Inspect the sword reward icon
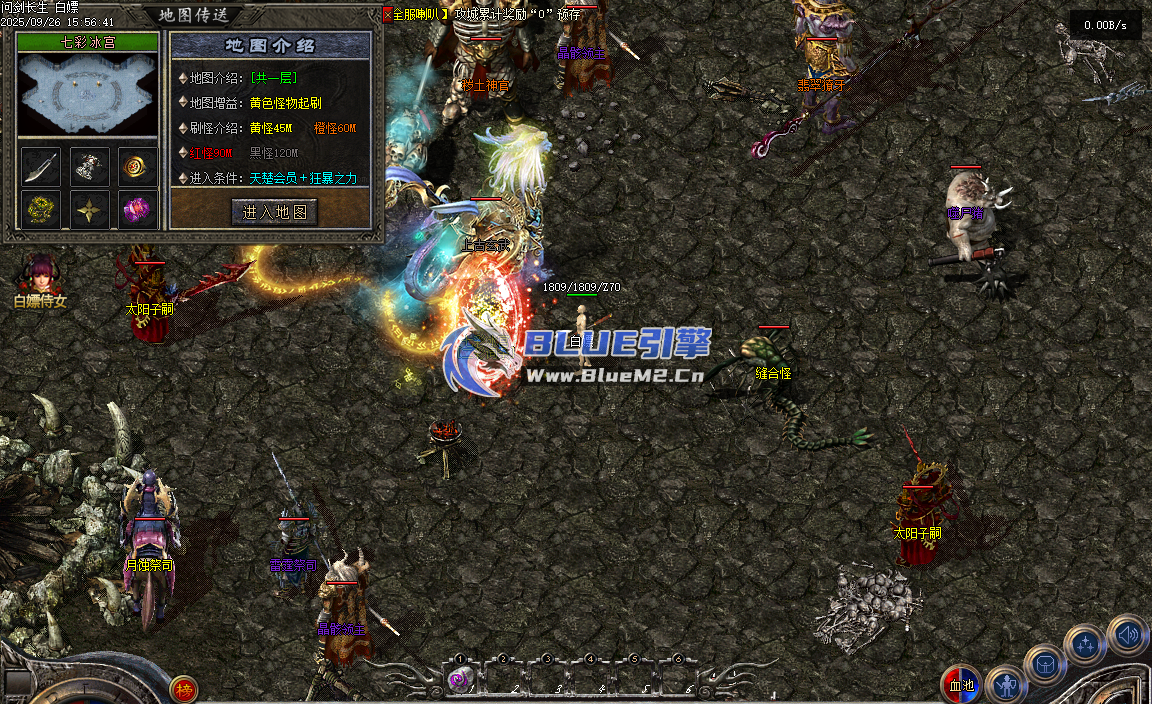 coord(41,167)
